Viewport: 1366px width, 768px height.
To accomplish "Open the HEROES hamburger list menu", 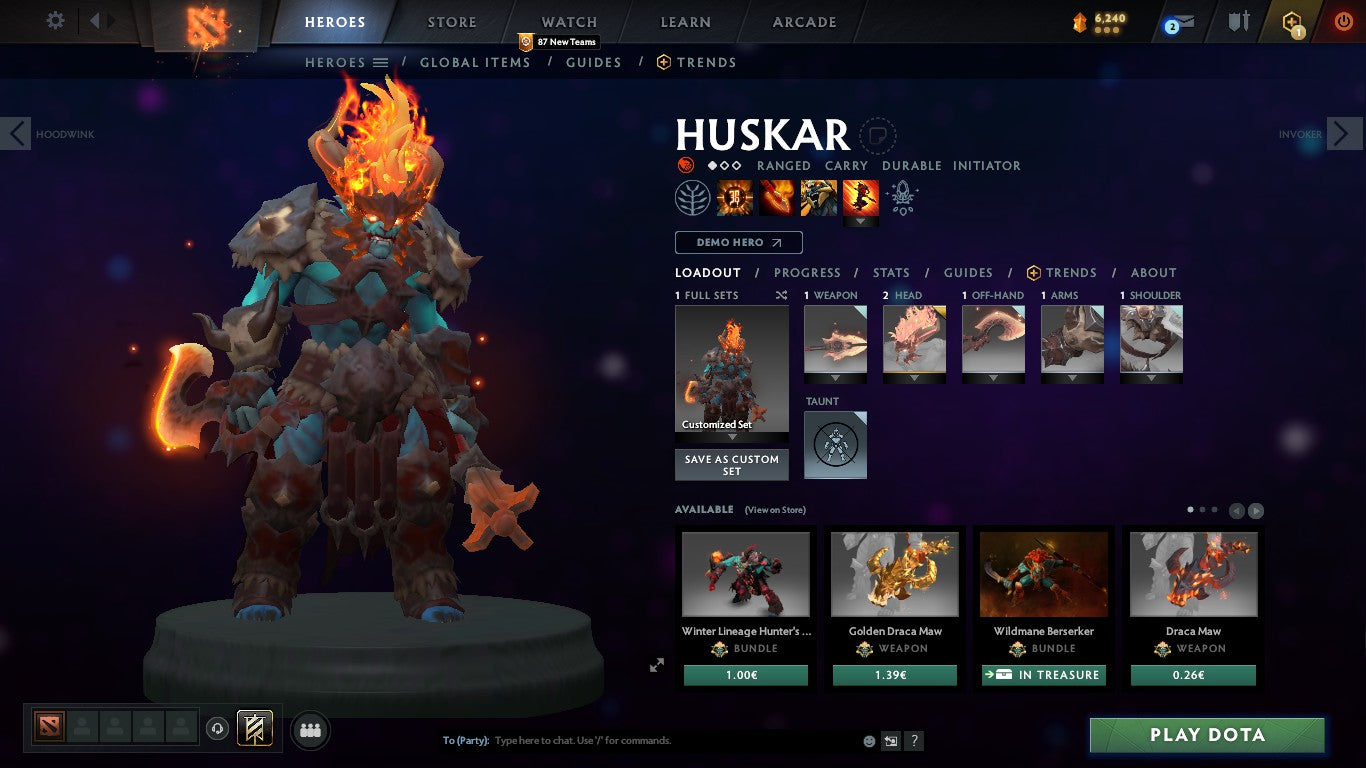I will (x=377, y=62).
